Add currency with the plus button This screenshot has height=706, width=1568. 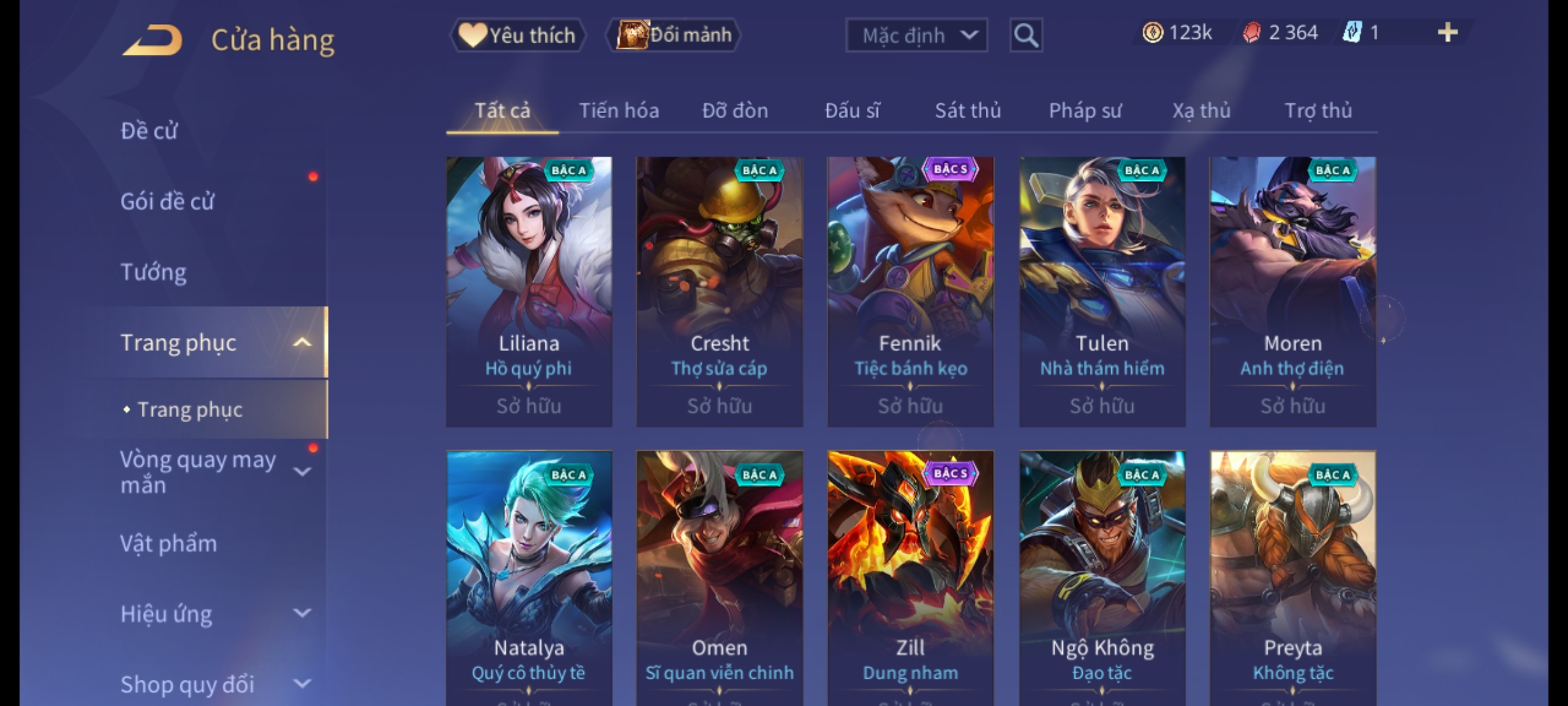(1448, 33)
